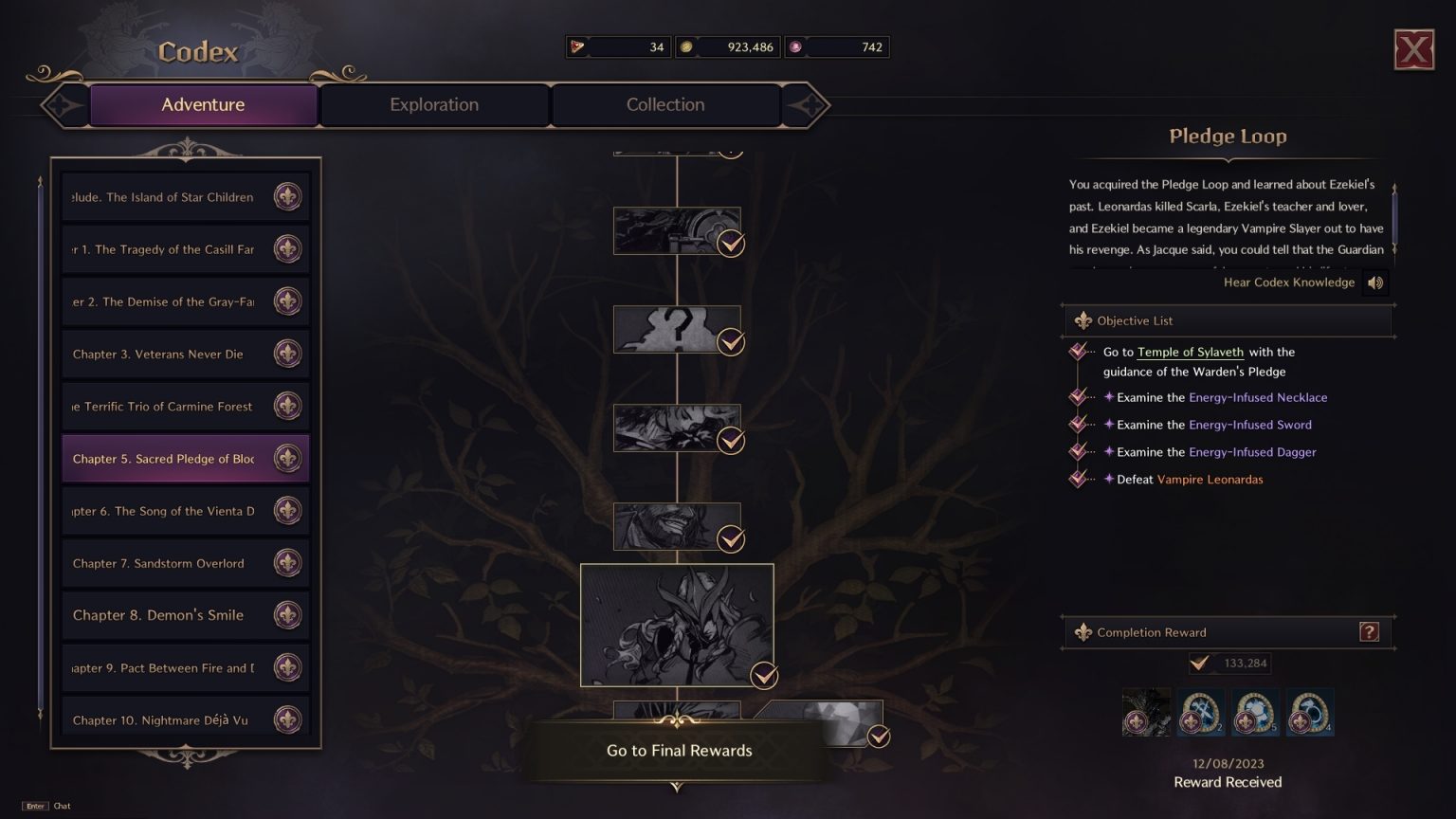Image resolution: width=1456 pixels, height=819 pixels.
Task: Click the checkmark beside Defeat Vampire Leonardas objective
Action: point(1078,479)
